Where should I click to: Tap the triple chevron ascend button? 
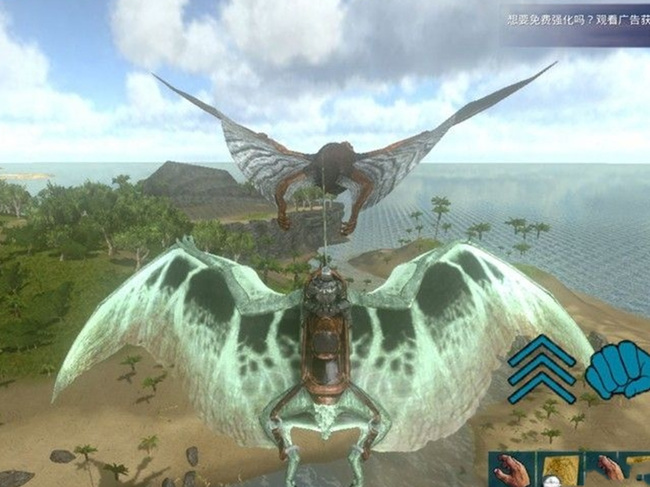pos(541,368)
